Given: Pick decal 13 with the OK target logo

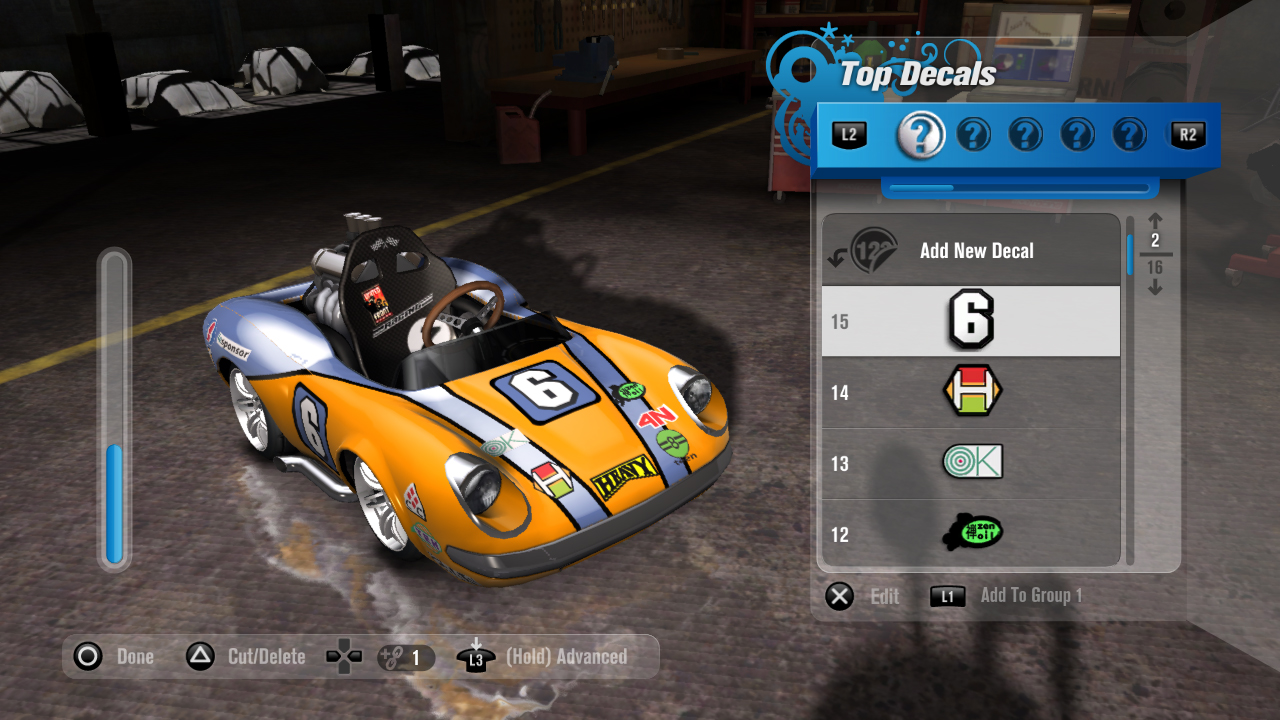Looking at the screenshot, I should 970,462.
